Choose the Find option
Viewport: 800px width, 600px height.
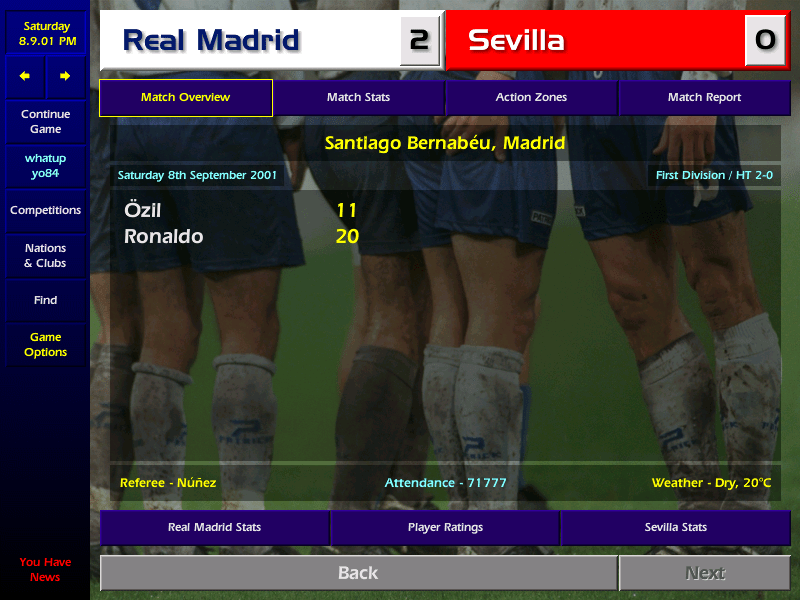(x=45, y=300)
